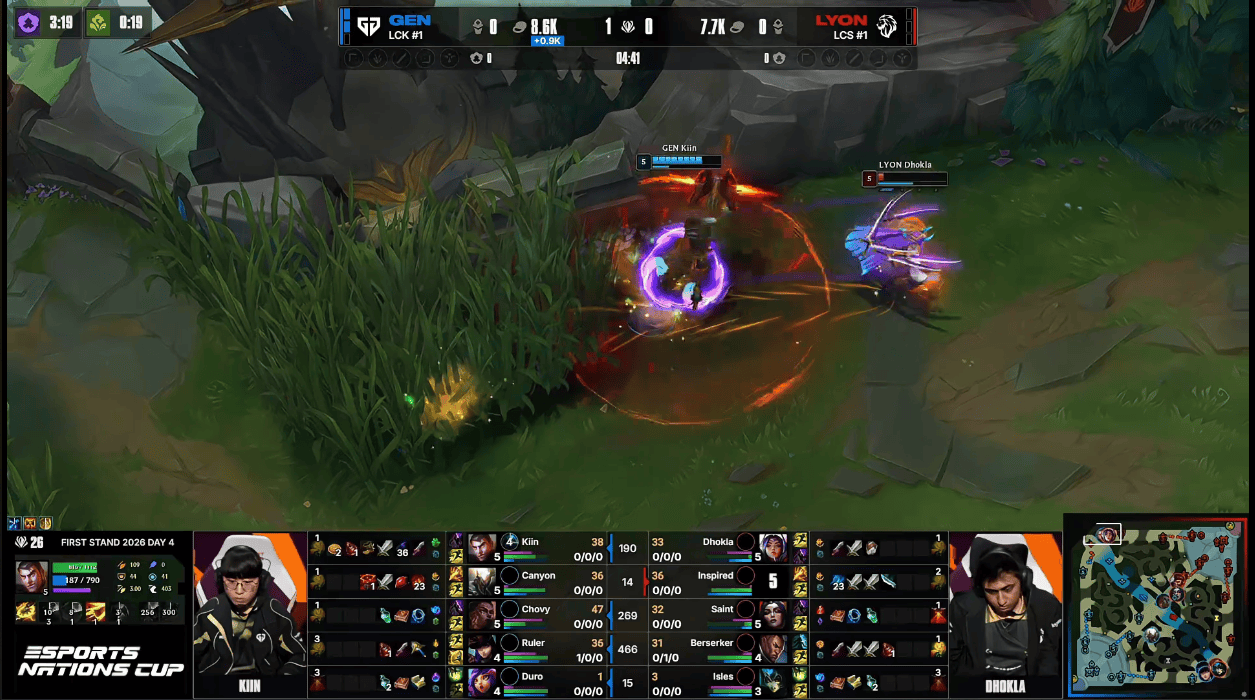Click the green dragon timer icon
The image size is (1255, 700).
[98, 22]
